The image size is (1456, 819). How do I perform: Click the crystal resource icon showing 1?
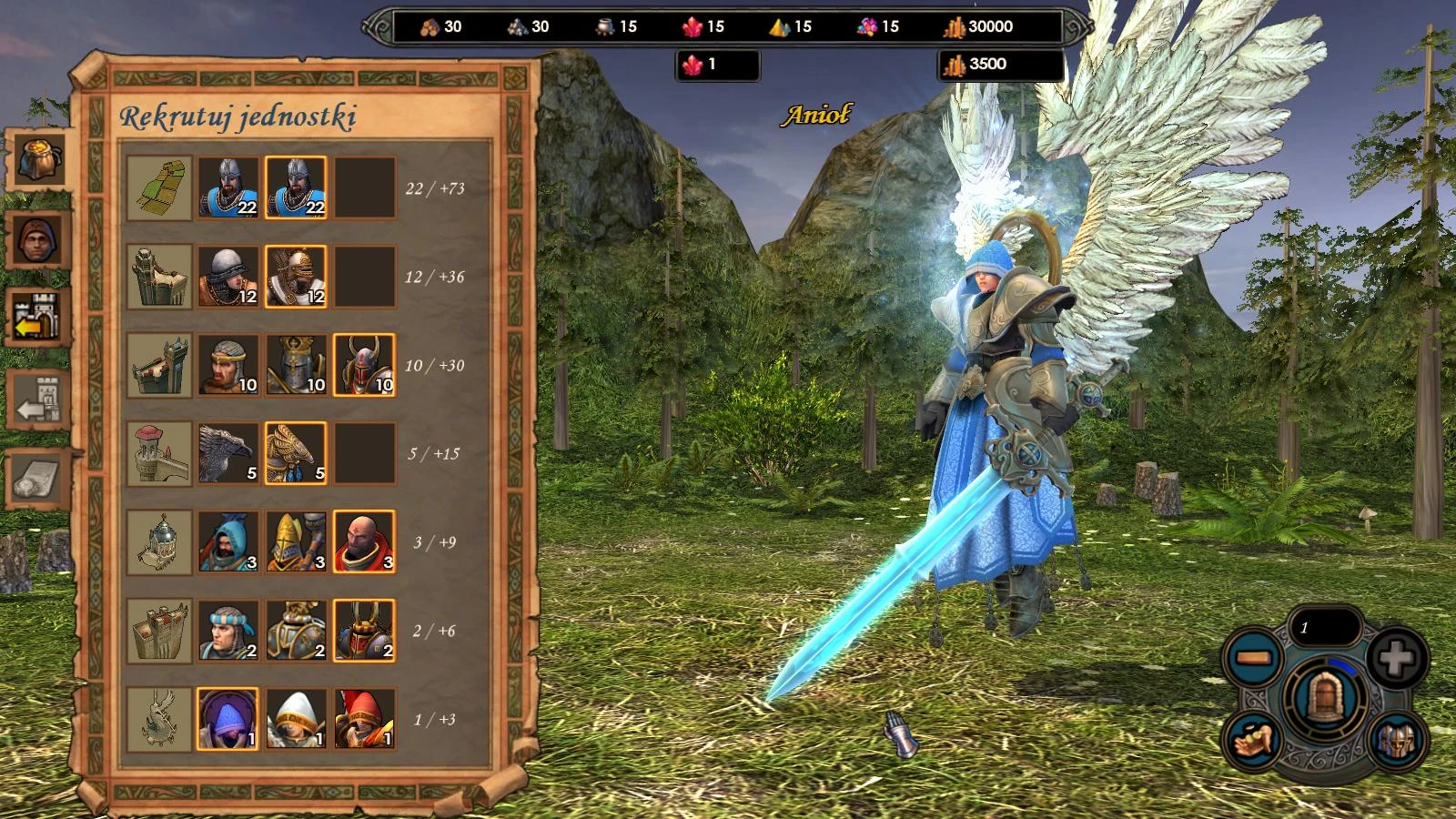693,64
